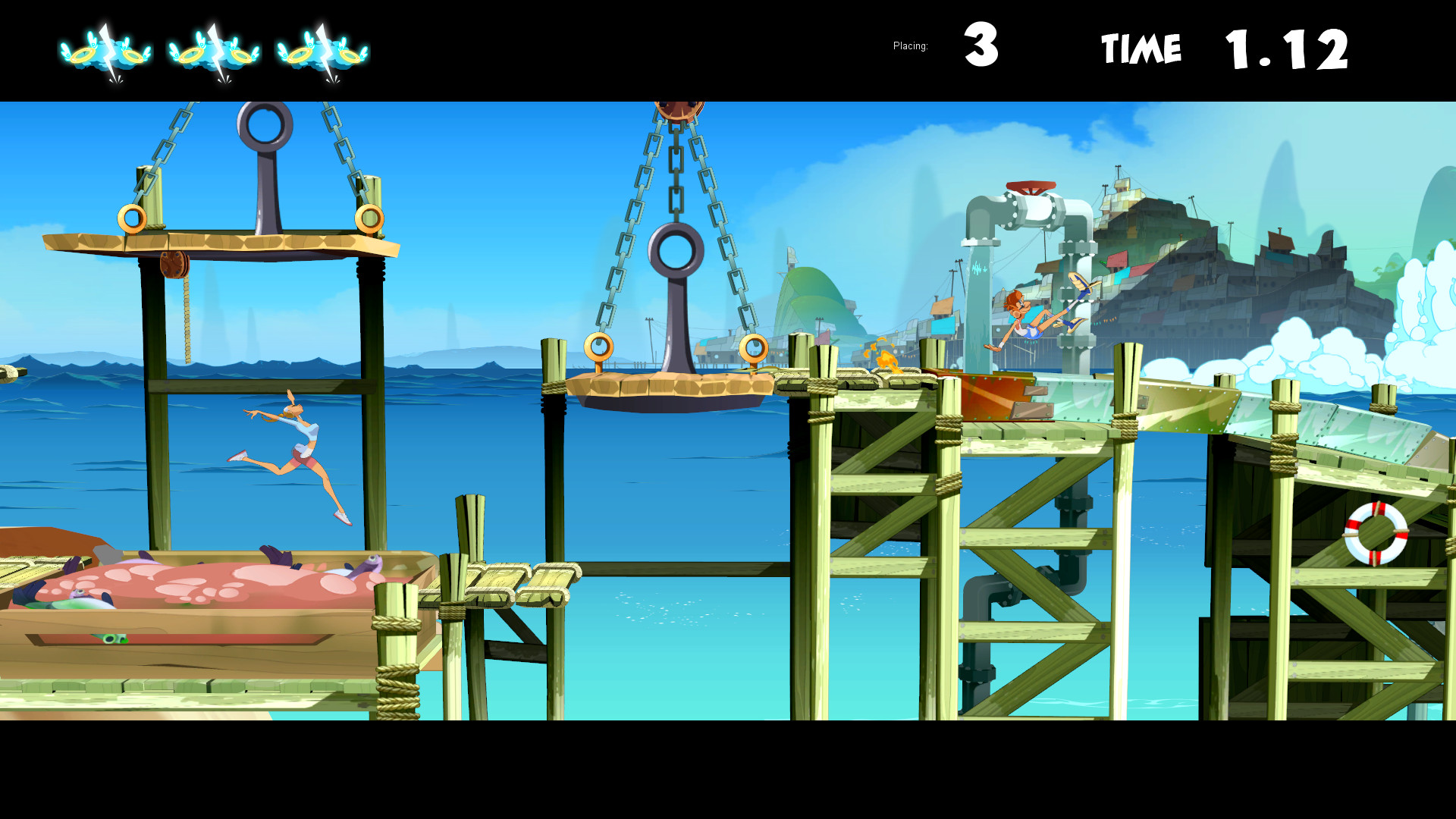
Task: Click the TIME label in the top bar
Action: 1142,47
